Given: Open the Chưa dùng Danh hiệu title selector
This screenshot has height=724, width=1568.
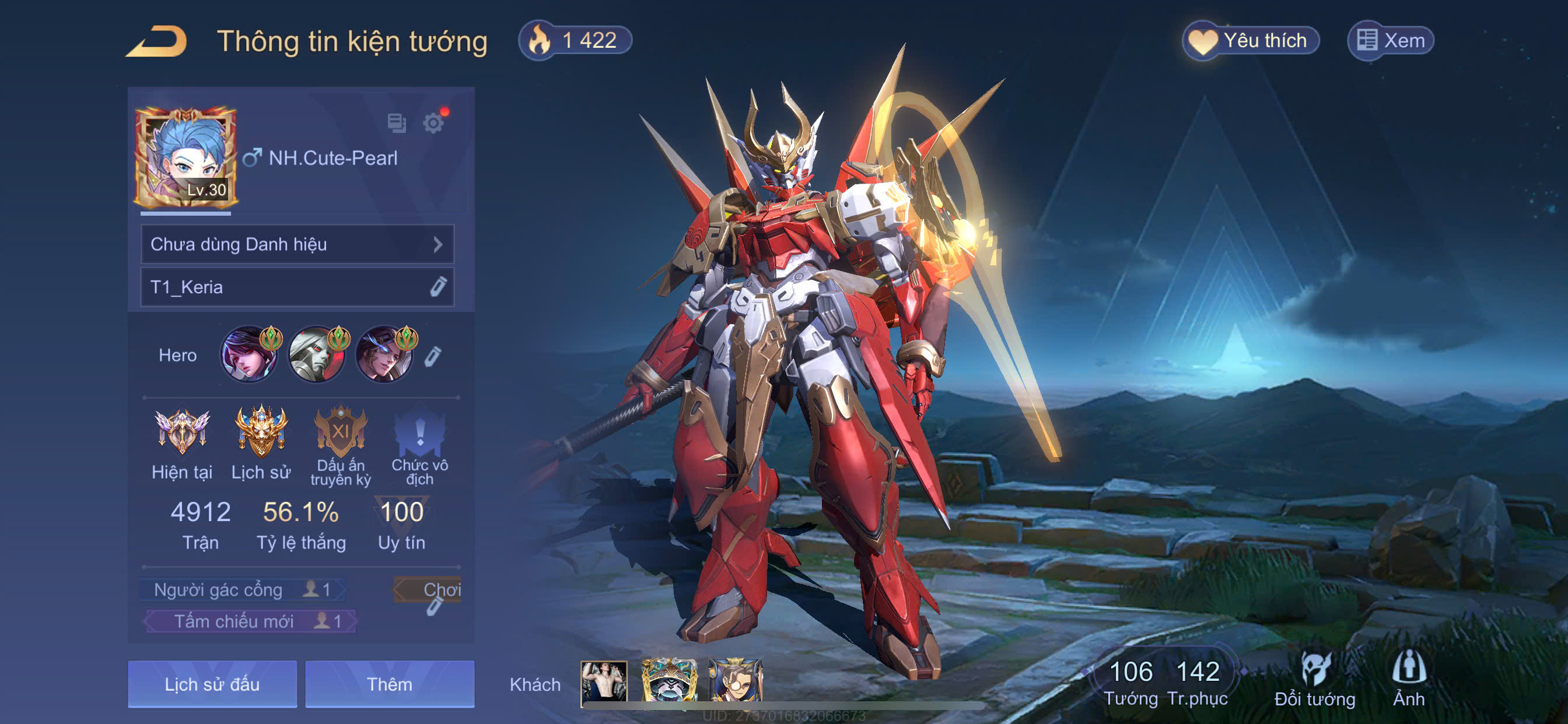Looking at the screenshot, I should pos(297,244).
